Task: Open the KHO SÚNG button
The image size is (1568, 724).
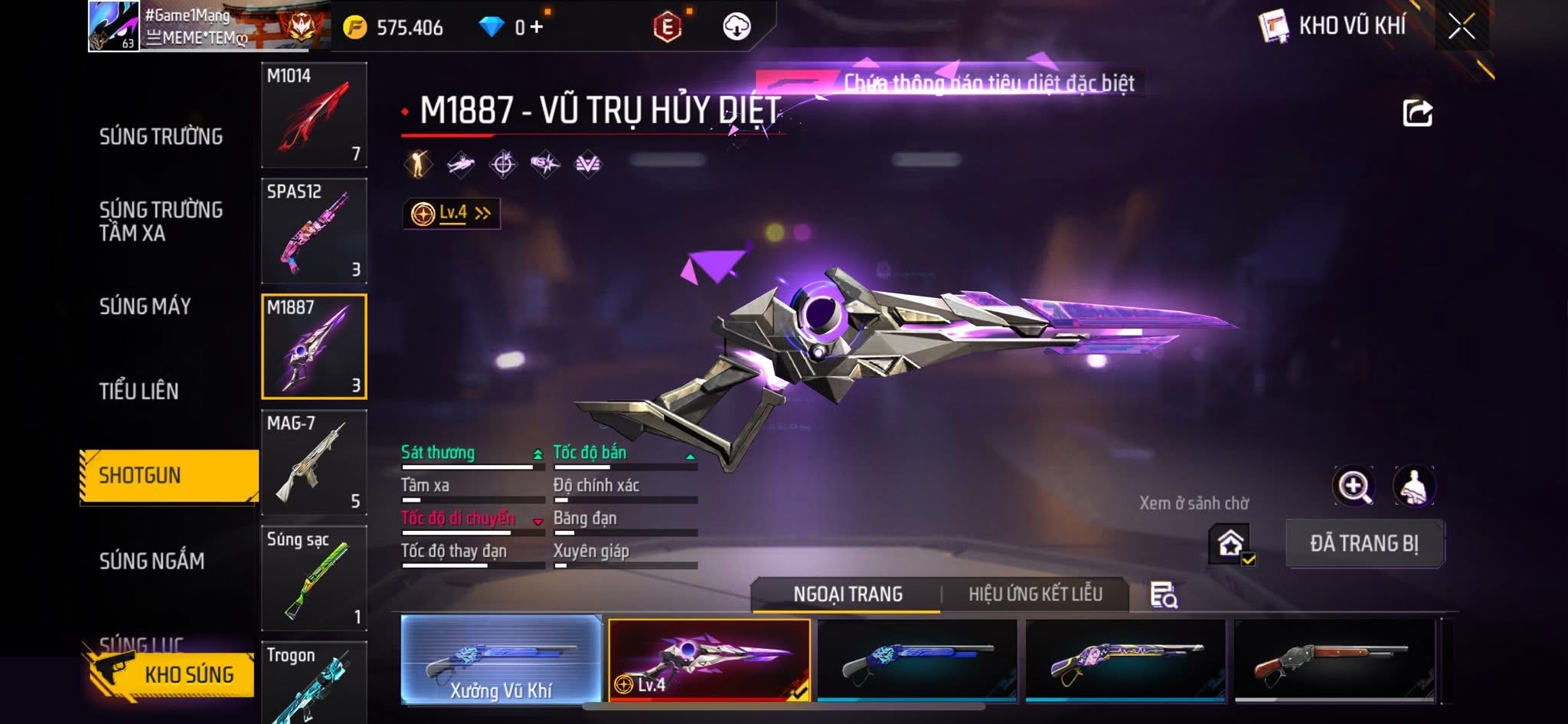Action: coord(171,674)
